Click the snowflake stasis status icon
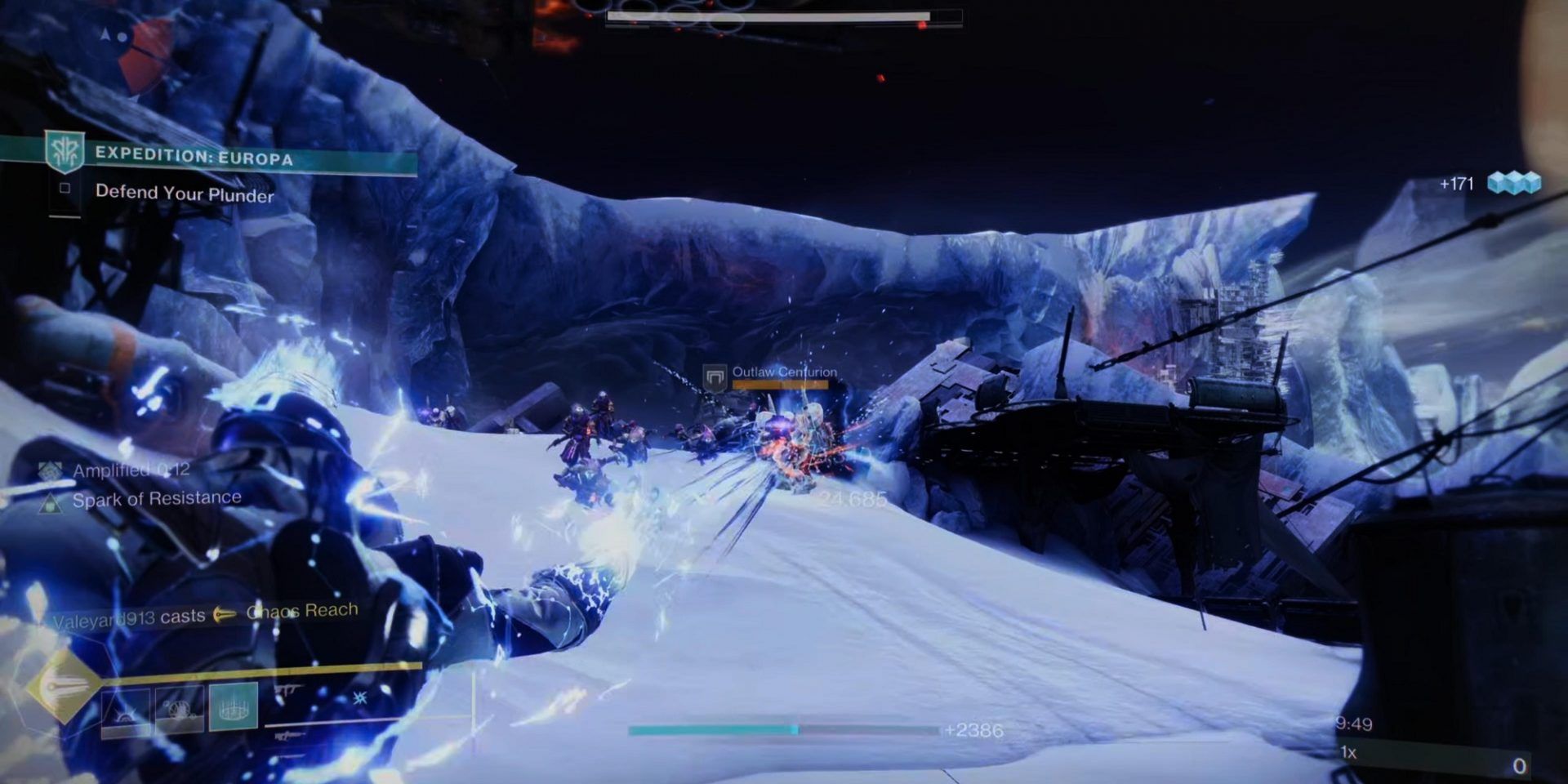1568x784 pixels. pyautogui.click(x=359, y=700)
